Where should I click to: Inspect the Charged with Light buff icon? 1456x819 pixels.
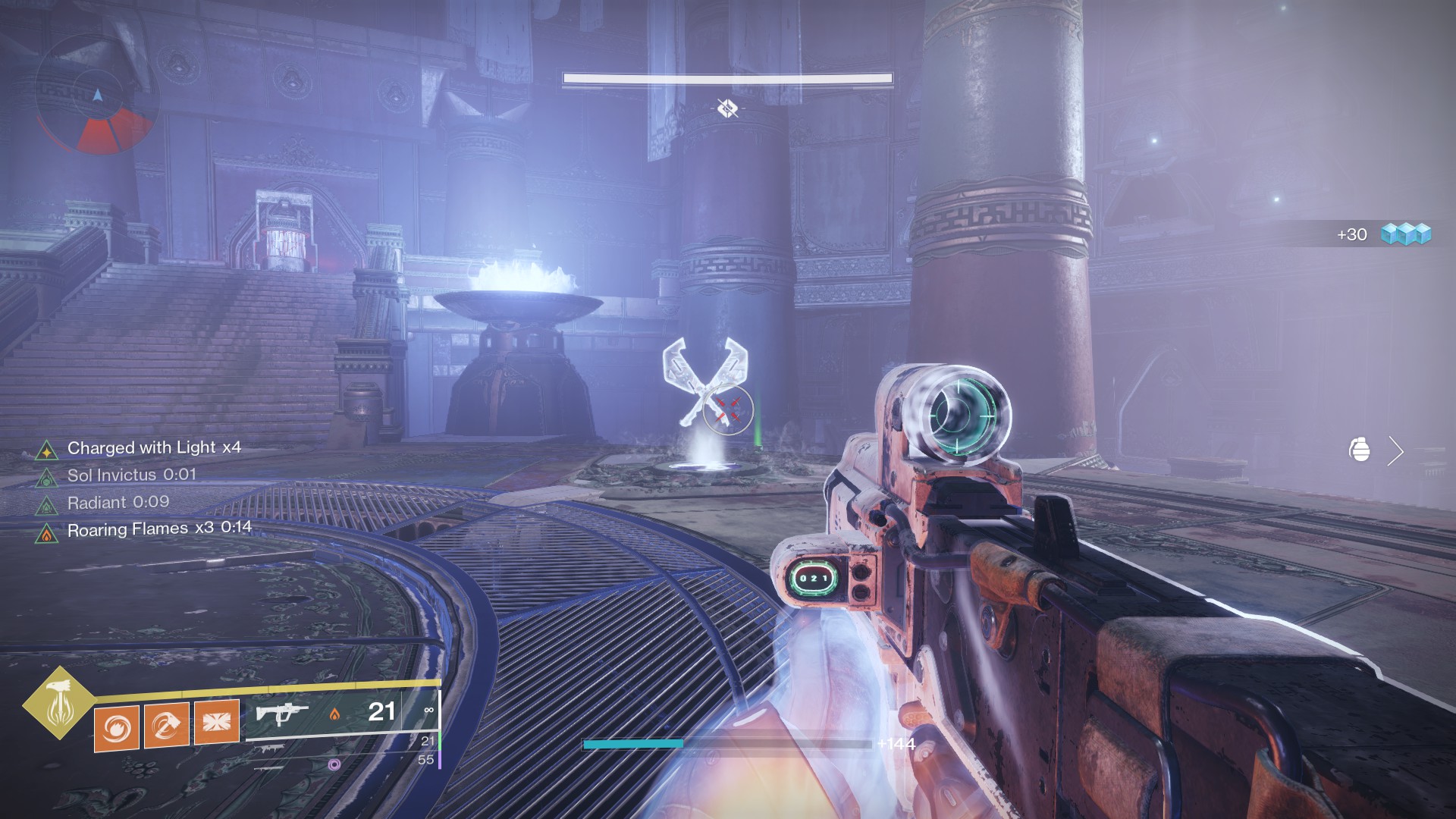47,451
